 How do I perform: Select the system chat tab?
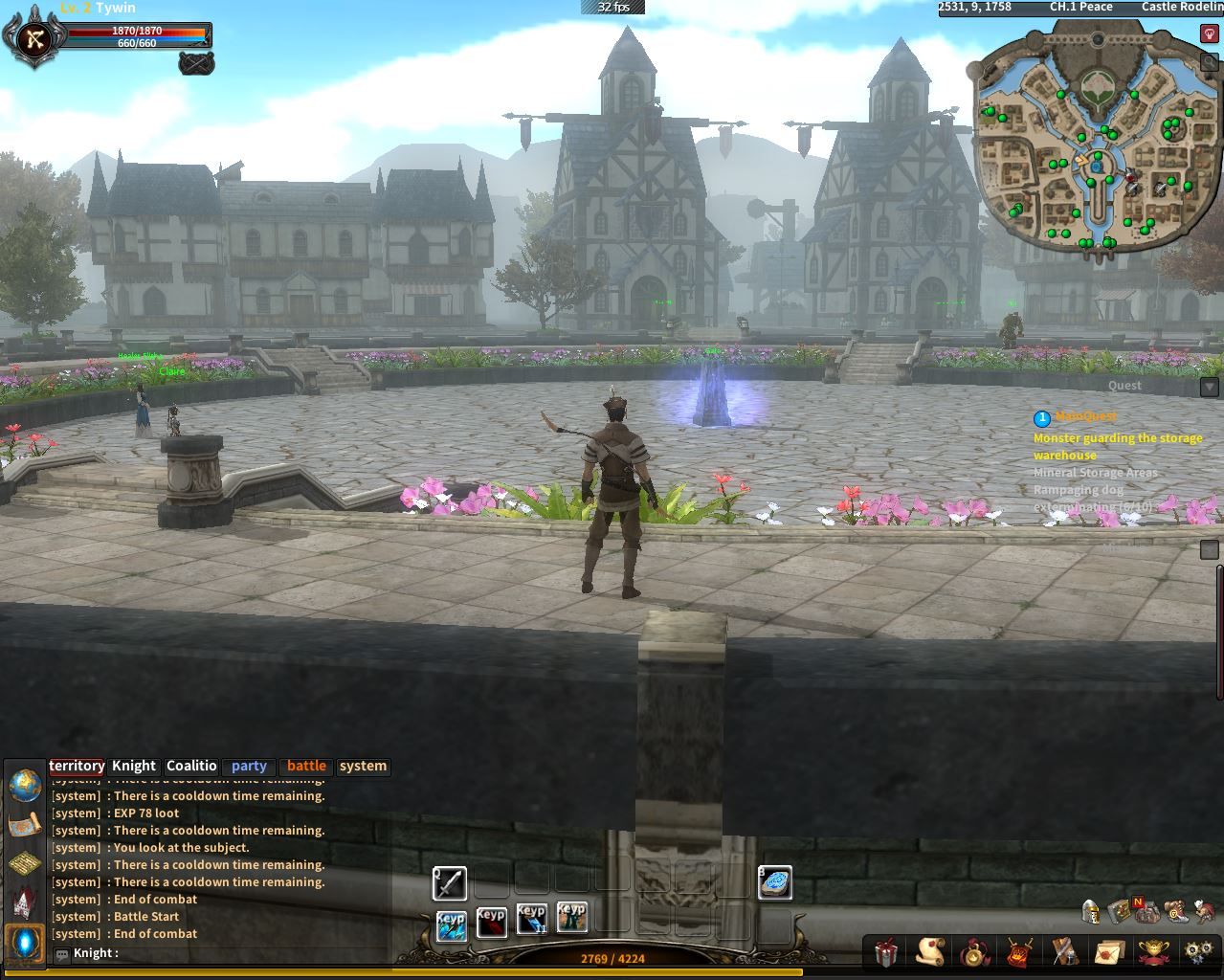(x=363, y=766)
